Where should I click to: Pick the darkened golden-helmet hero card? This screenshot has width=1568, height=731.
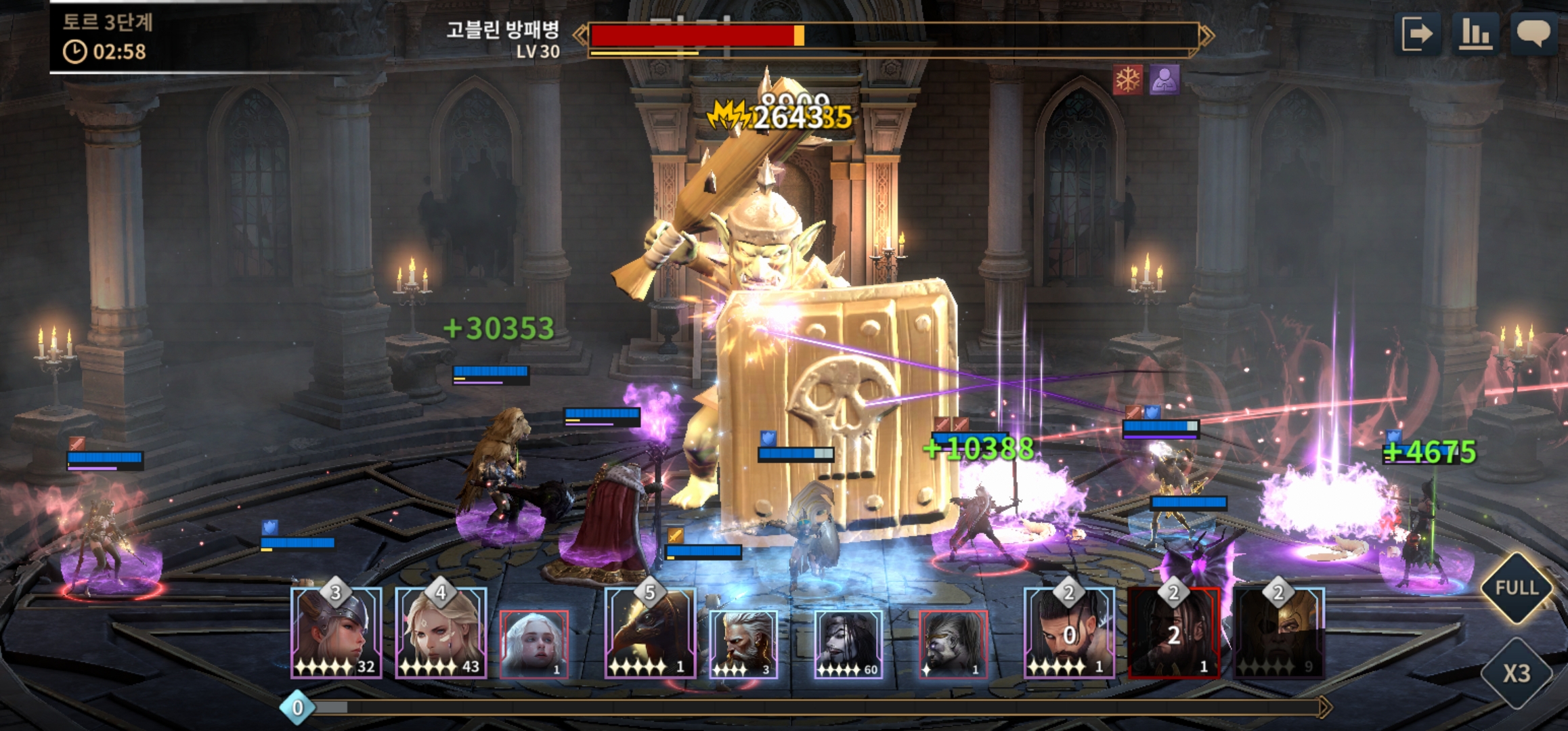point(1278,634)
